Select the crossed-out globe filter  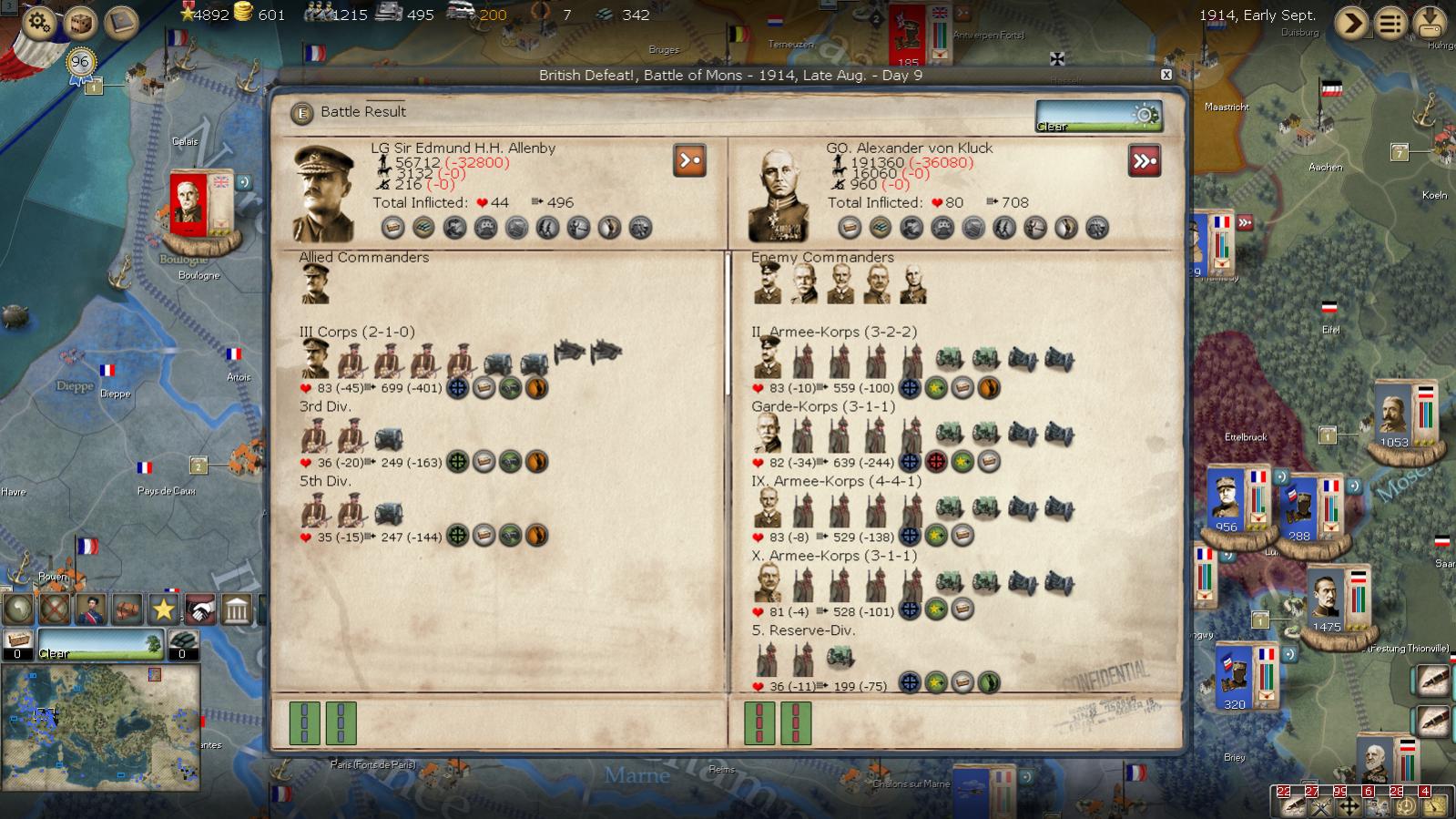55,609
